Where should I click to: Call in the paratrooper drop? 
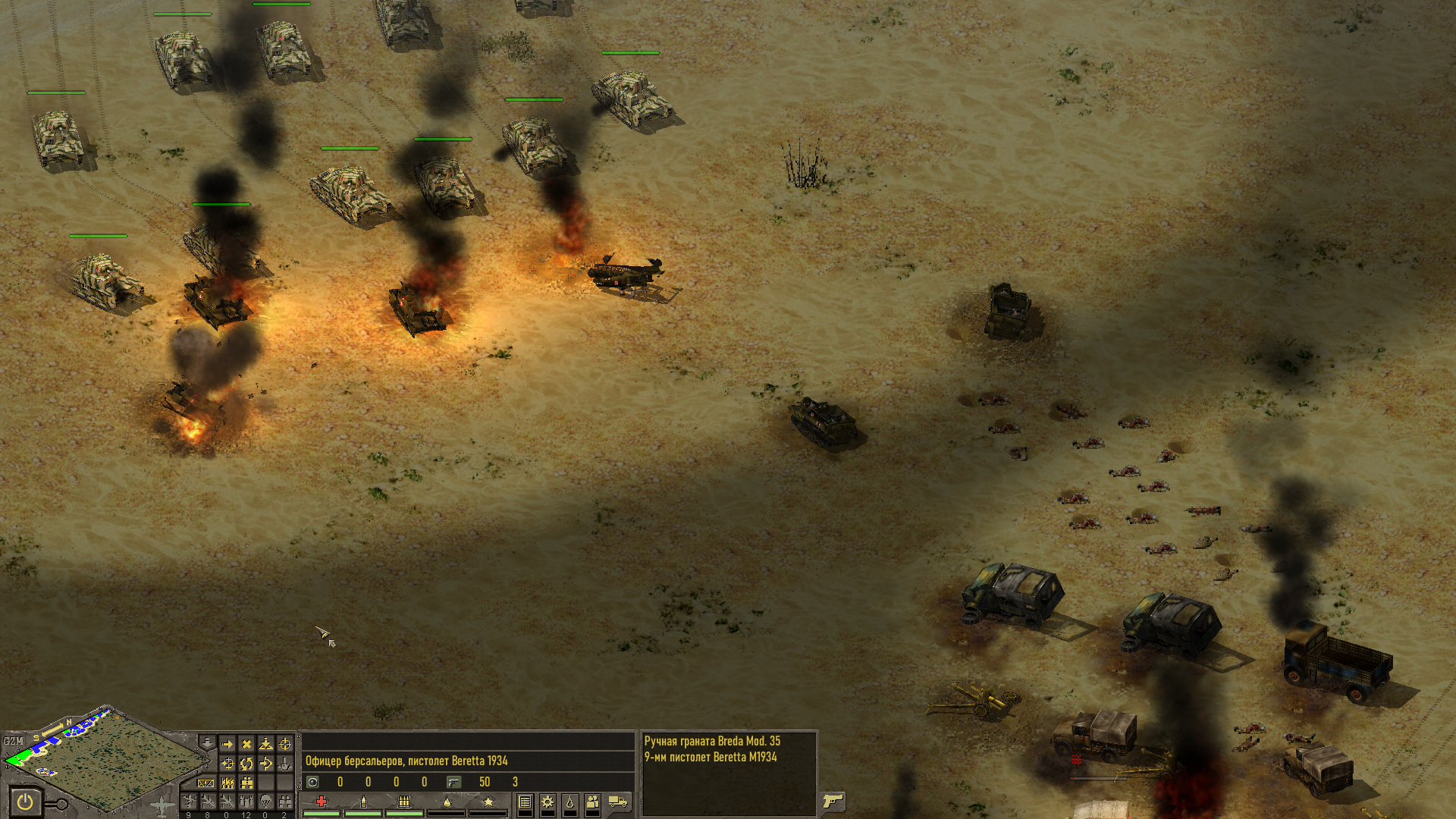click(x=265, y=801)
